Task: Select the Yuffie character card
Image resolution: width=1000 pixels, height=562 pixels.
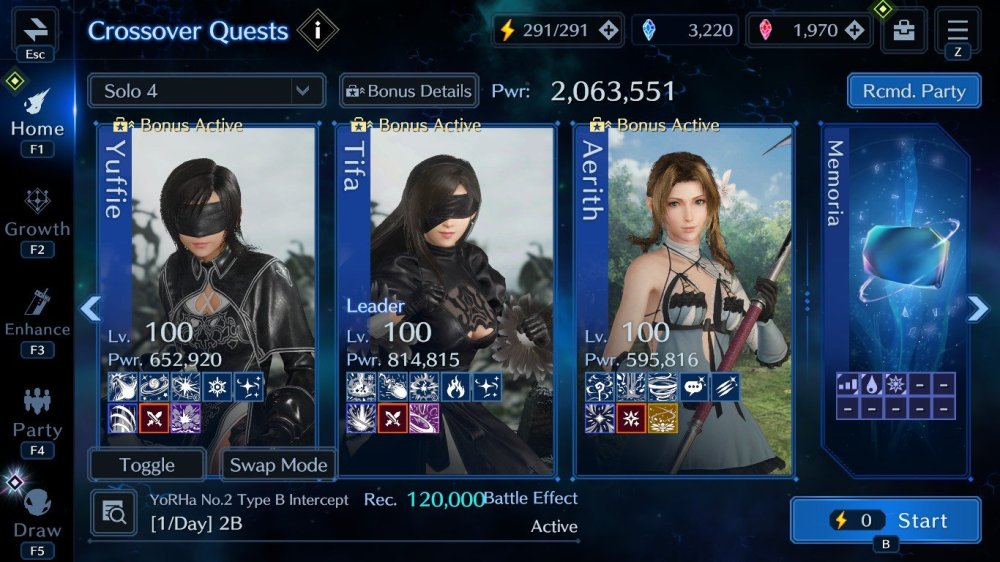Action: pyautogui.click(x=209, y=290)
